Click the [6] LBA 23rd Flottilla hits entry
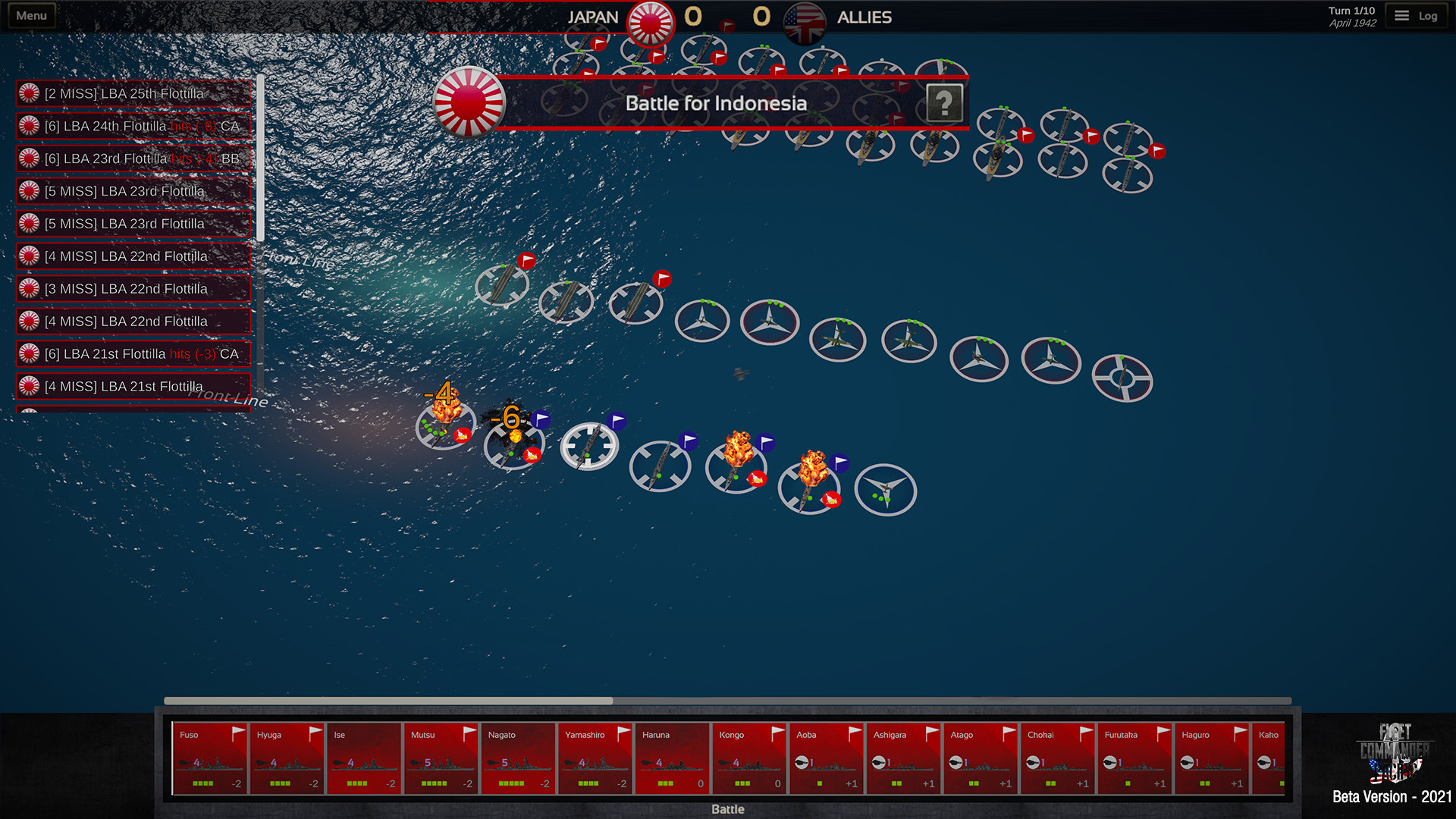The width and height of the screenshot is (1456, 819). coord(133,158)
